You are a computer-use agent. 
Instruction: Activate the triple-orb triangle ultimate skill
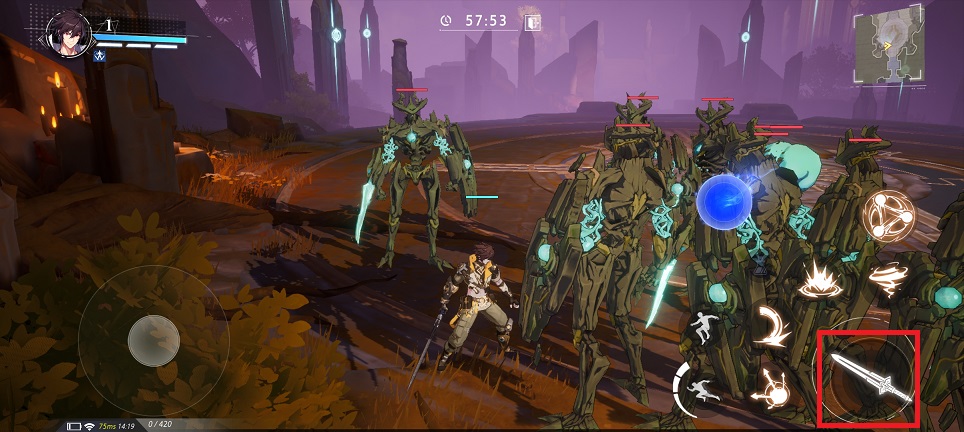tap(886, 217)
